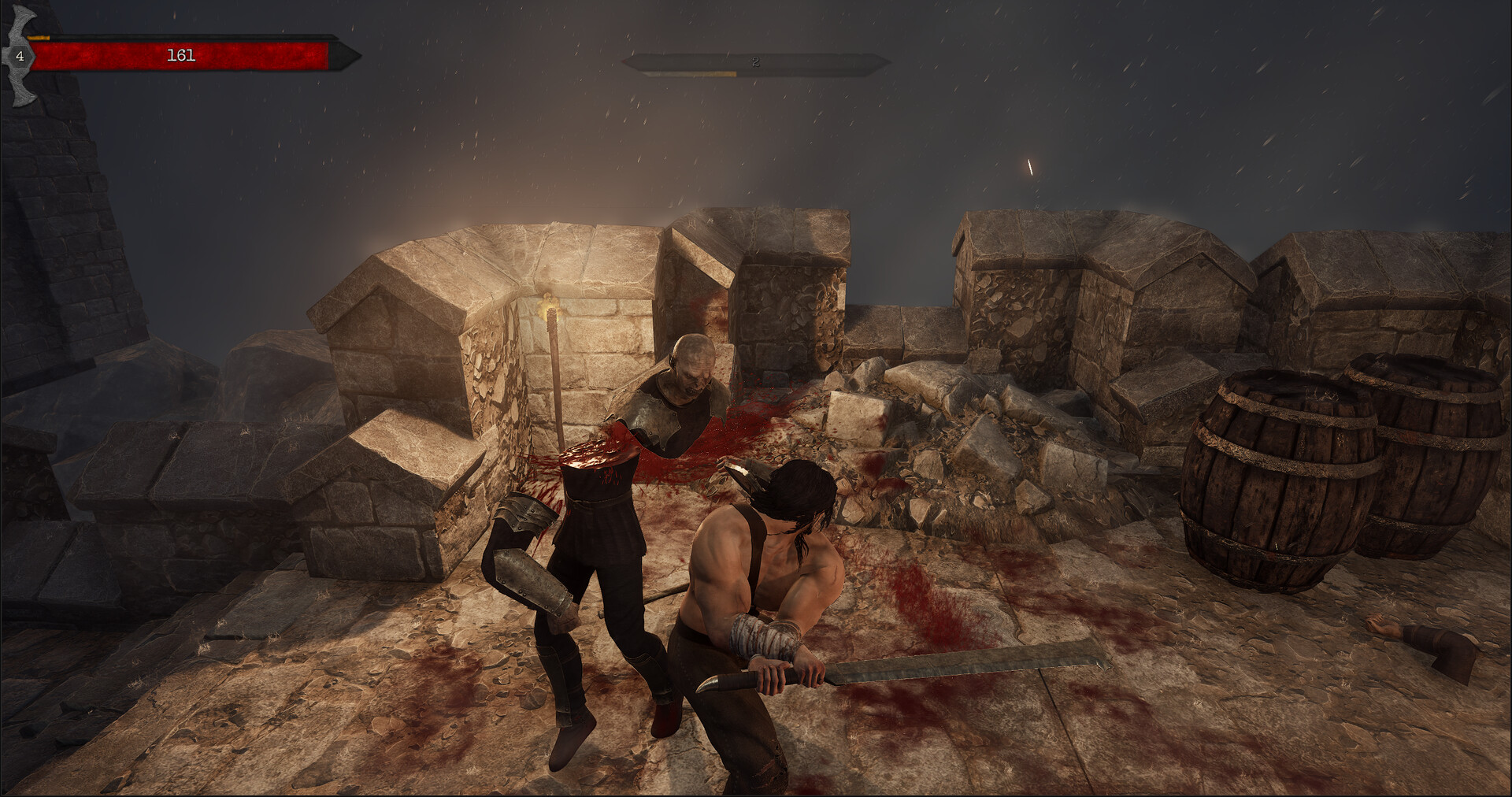The height and width of the screenshot is (797, 1512).
Task: Click the number 2 on the top progress bar
Action: pos(754,61)
